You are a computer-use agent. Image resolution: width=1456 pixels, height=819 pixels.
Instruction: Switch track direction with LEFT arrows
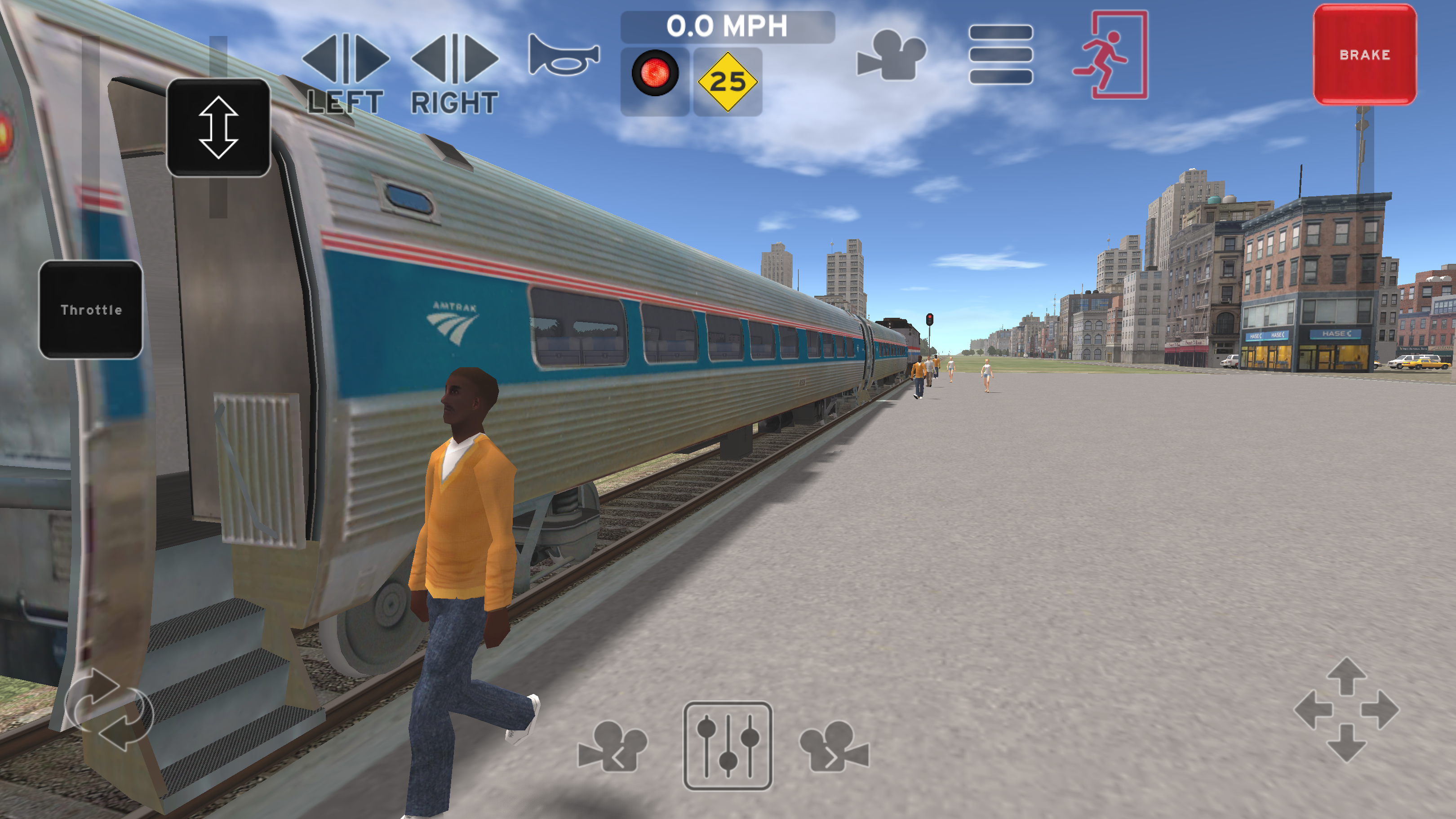pos(346,59)
